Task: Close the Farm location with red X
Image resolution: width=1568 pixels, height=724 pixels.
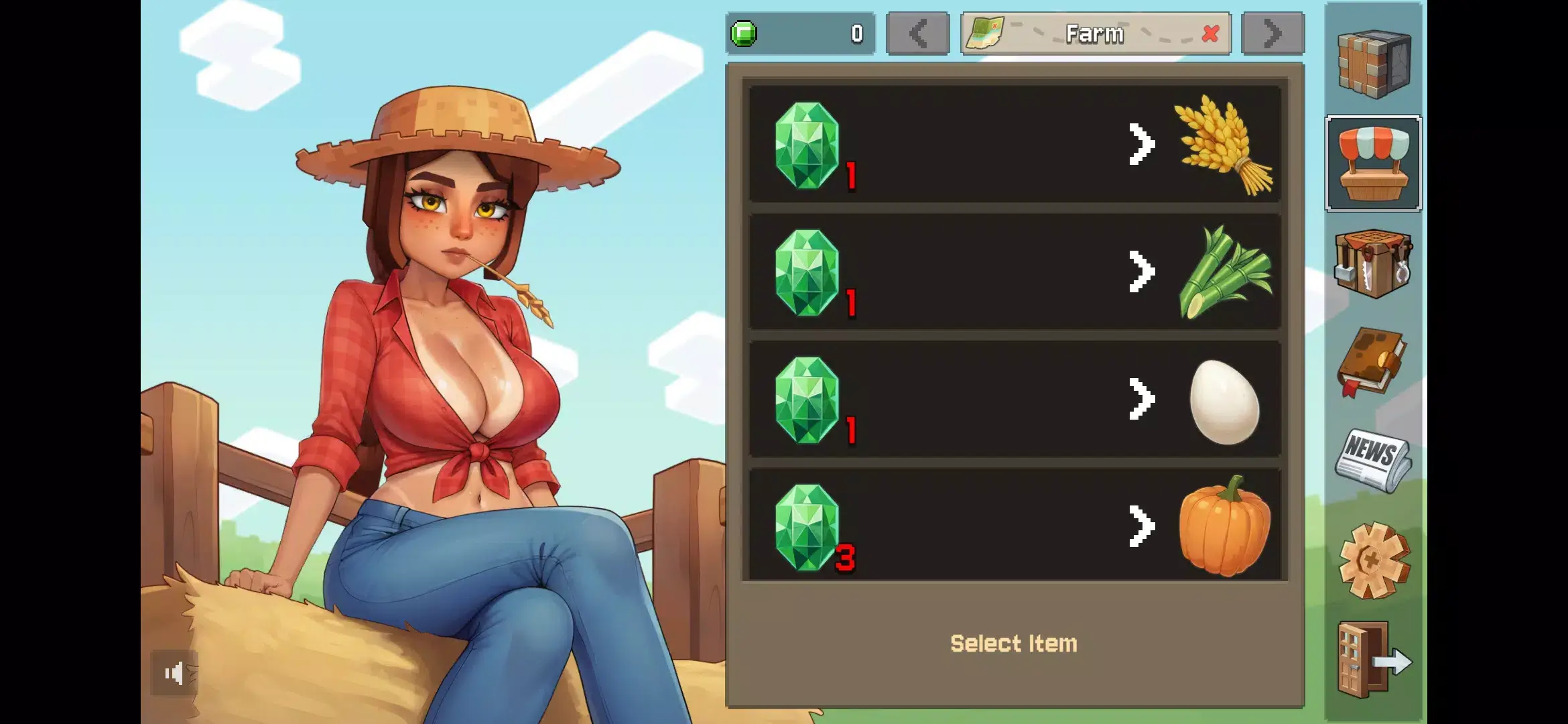Action: click(x=1210, y=35)
